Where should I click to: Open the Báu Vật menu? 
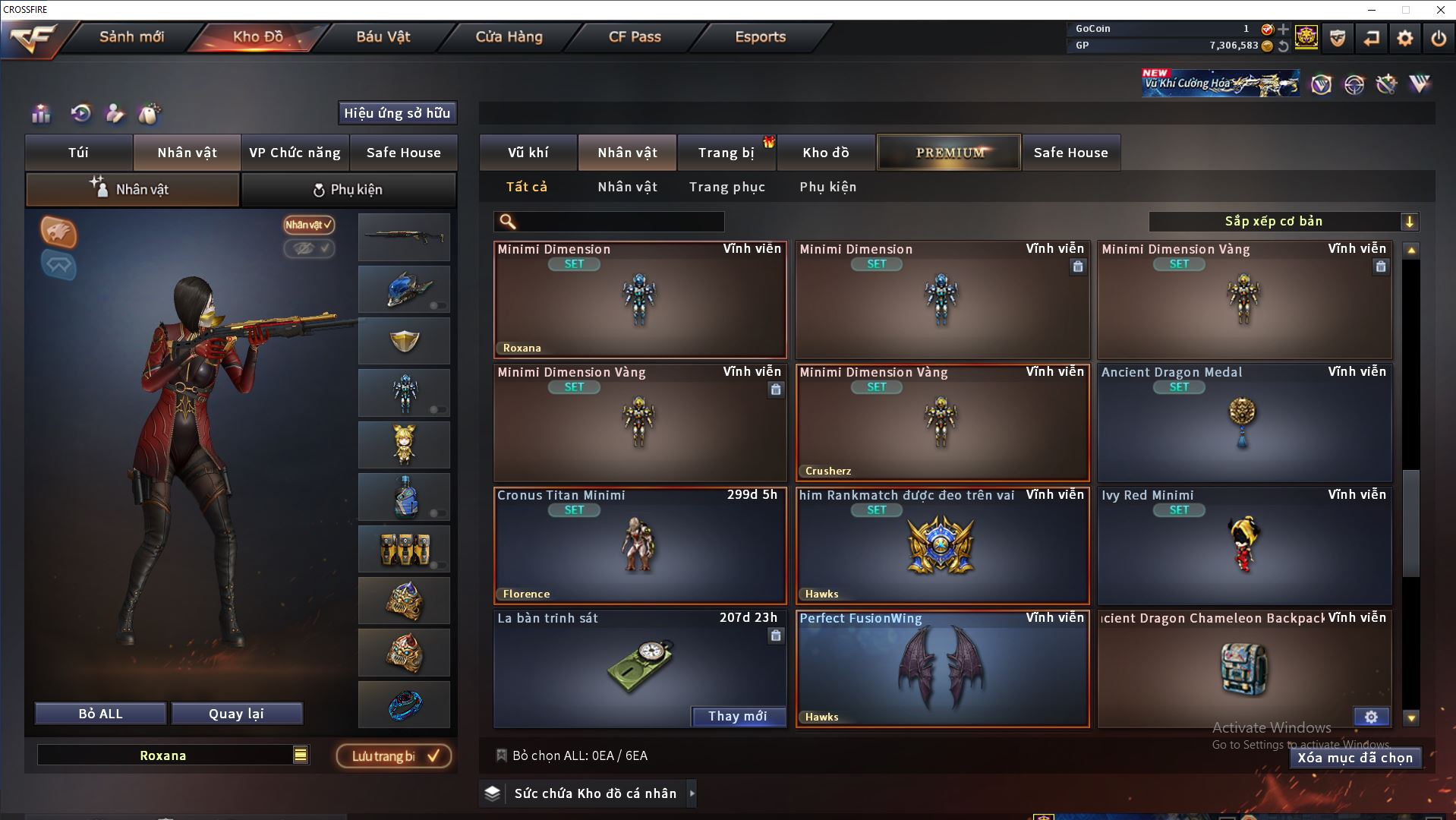click(x=383, y=36)
